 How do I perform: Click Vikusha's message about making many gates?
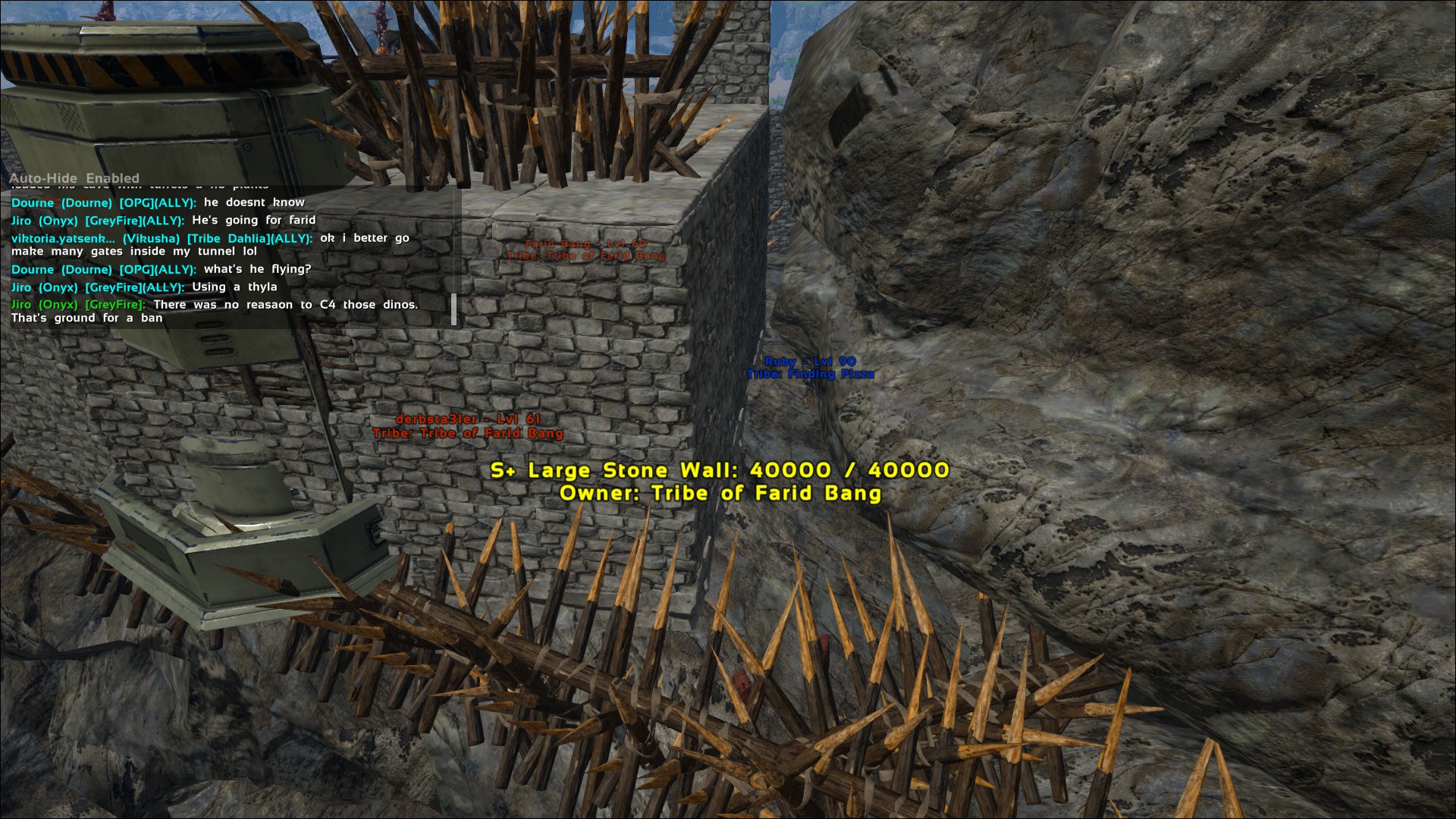pos(210,244)
